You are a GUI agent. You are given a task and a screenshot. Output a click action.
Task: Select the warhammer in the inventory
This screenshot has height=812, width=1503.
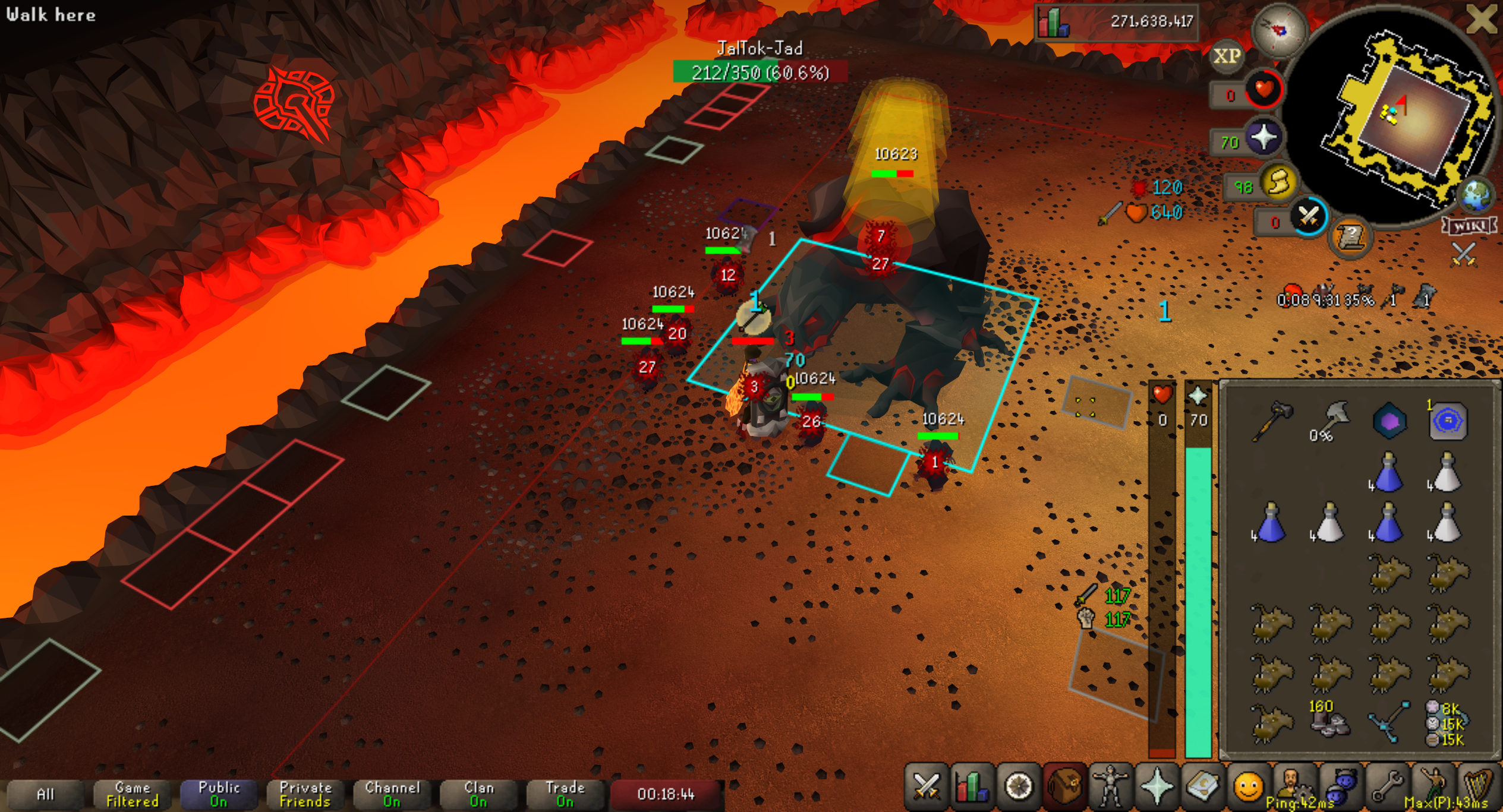1270,421
